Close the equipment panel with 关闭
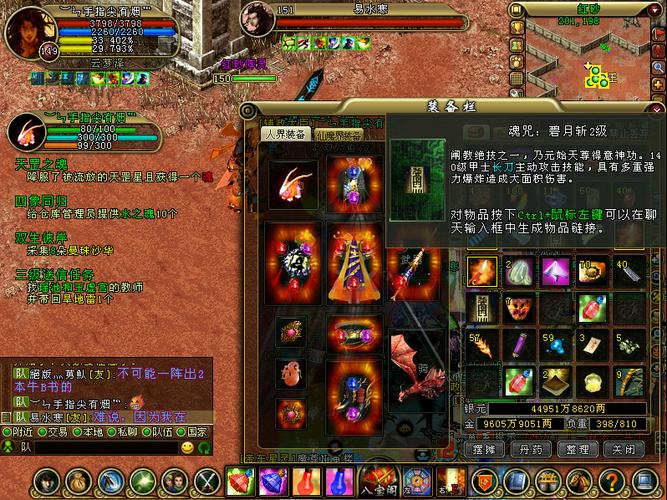Image resolution: width=667 pixels, height=500 pixels. click(x=624, y=450)
